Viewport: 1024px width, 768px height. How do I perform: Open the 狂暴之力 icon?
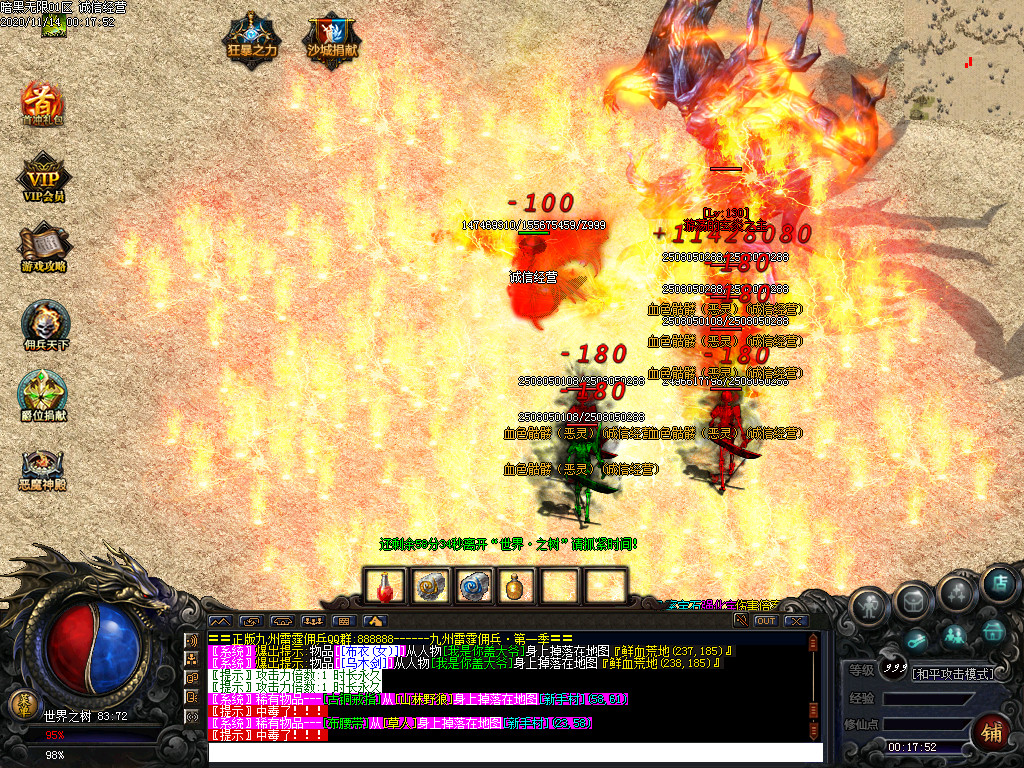pyautogui.click(x=251, y=39)
